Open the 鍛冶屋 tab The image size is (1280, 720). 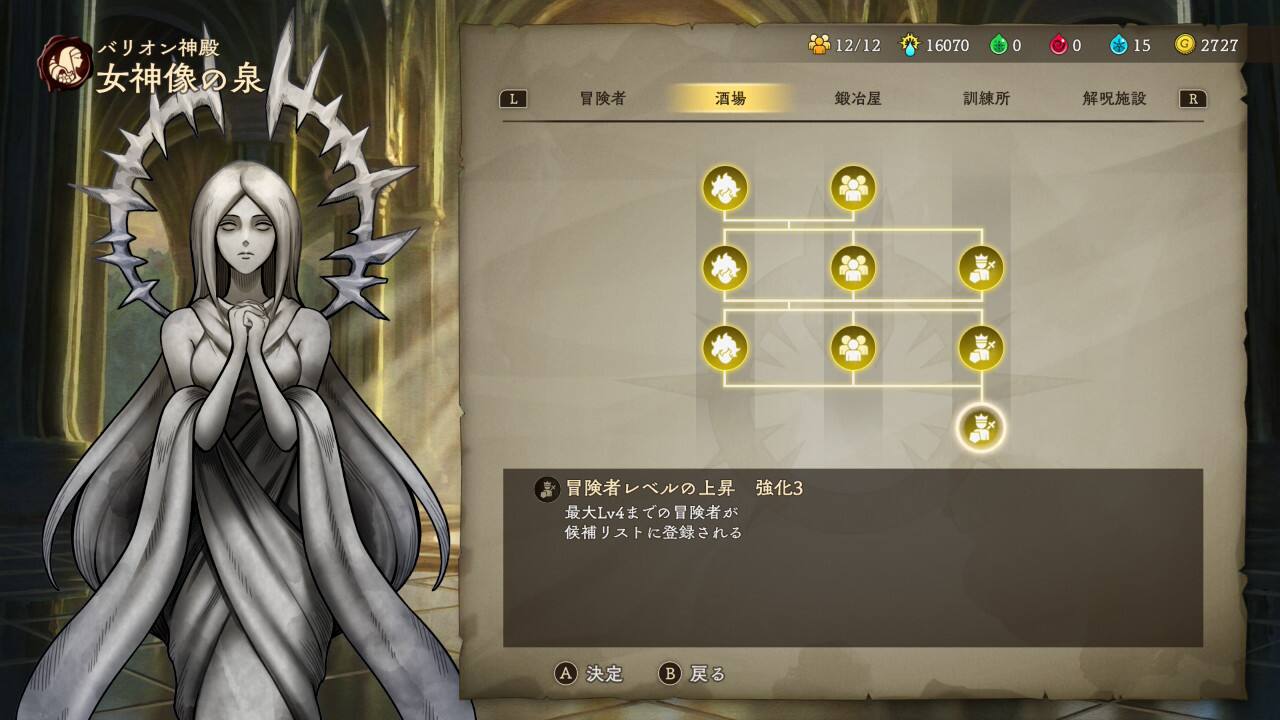(x=858, y=98)
